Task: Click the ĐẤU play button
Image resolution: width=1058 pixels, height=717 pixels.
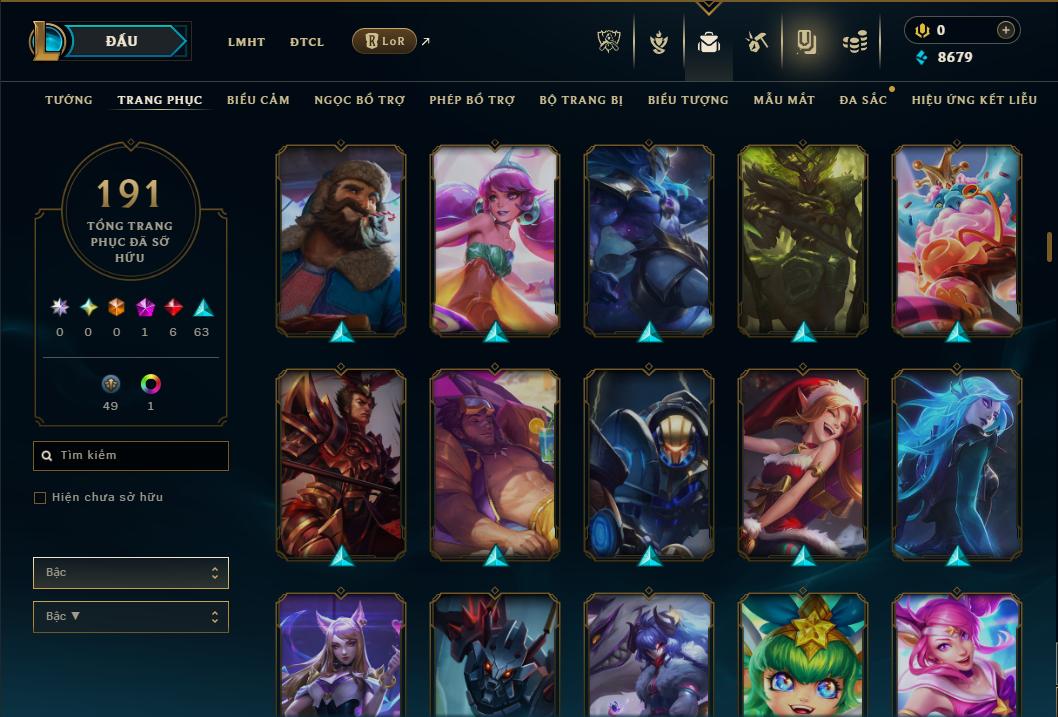Action: coord(122,41)
